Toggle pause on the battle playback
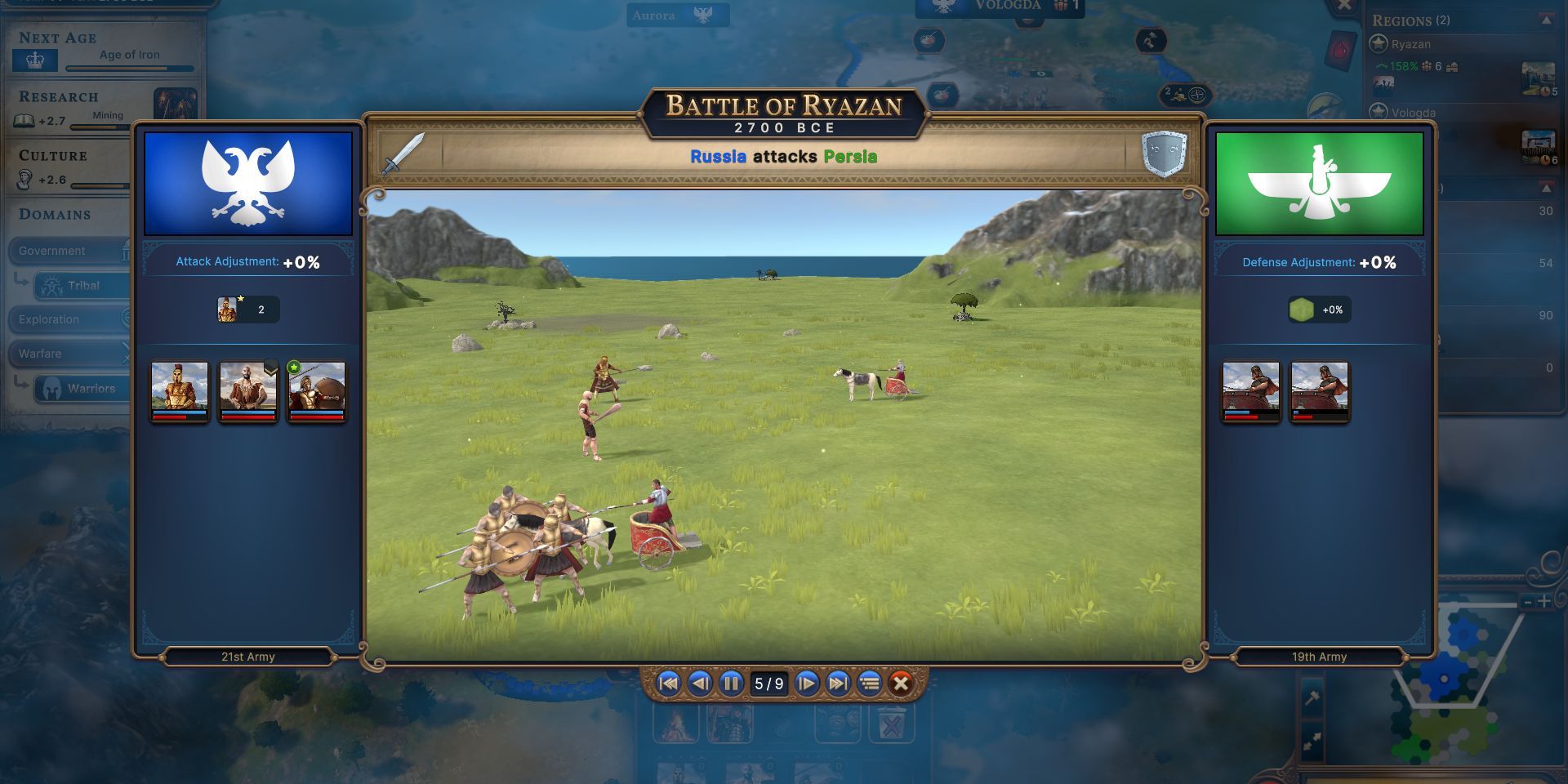This screenshot has height=784, width=1568. (731, 684)
